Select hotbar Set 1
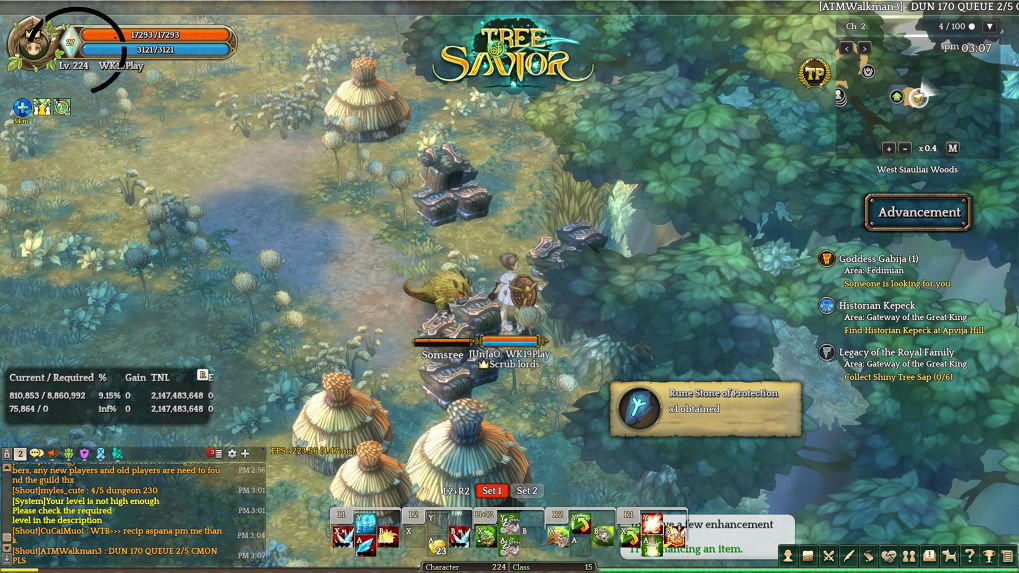The image size is (1019, 573). (x=491, y=491)
